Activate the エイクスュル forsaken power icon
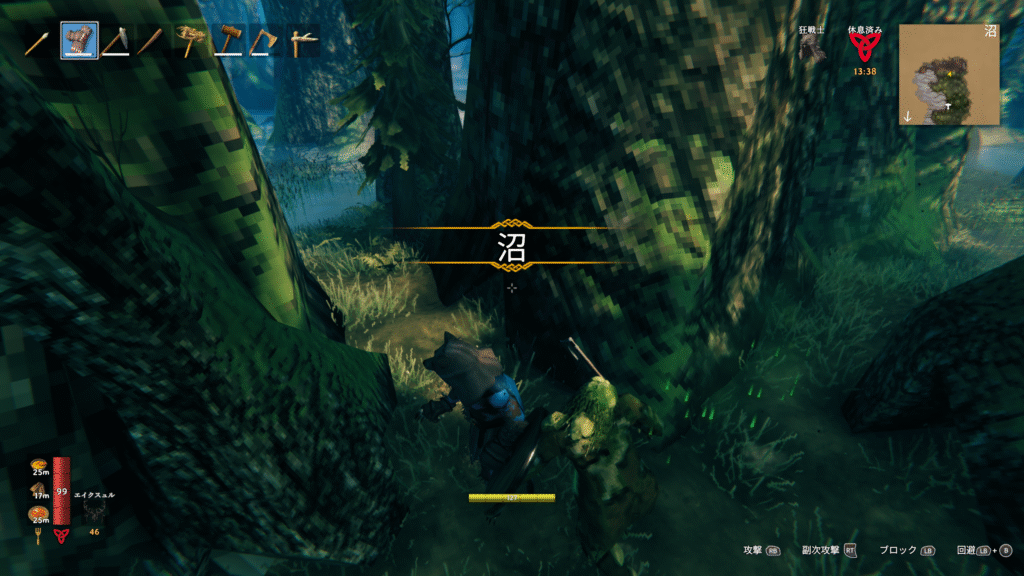Screen dimensions: 1024x576 tap(95, 512)
